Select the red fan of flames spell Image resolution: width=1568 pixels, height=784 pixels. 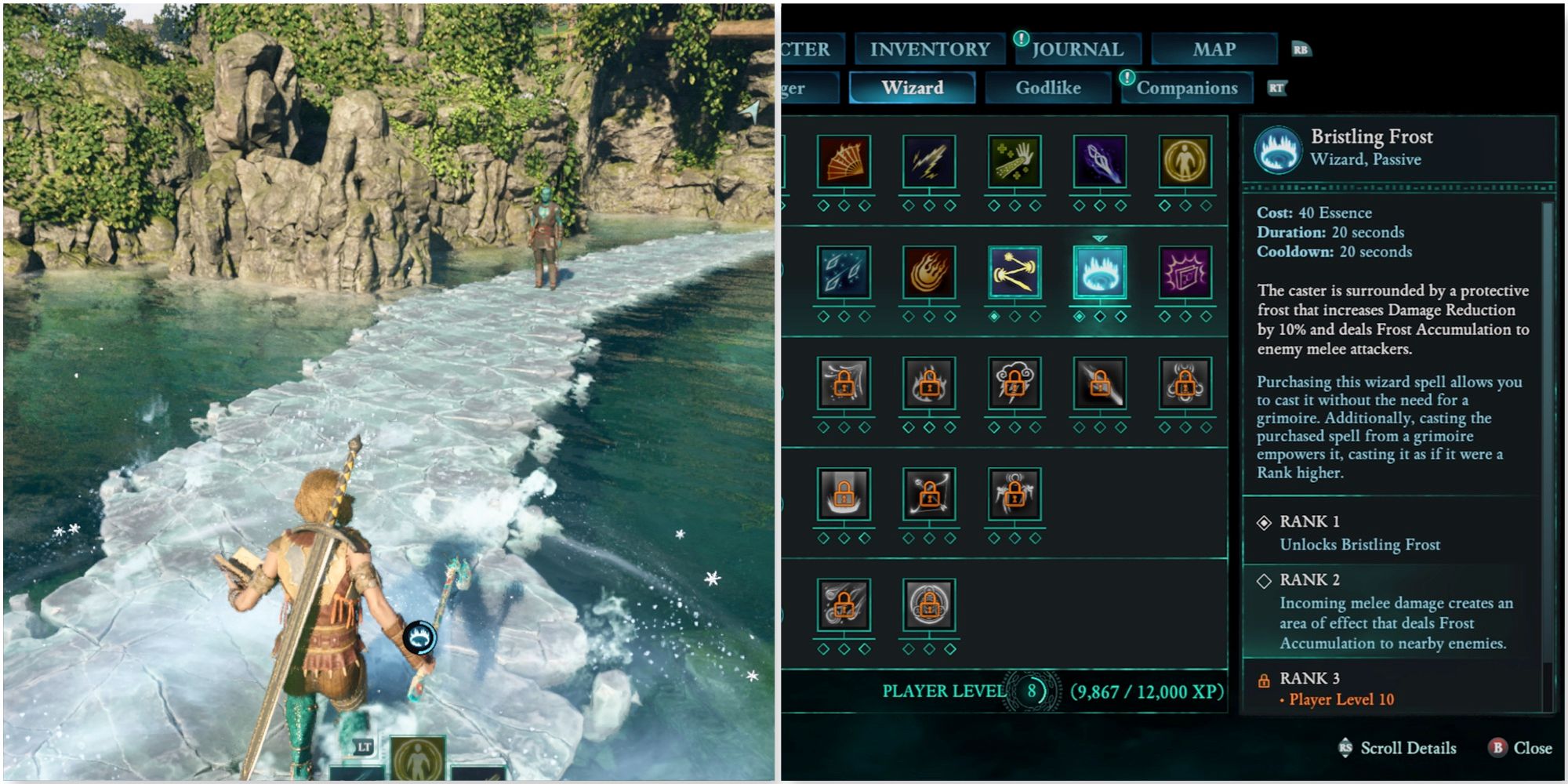[844, 162]
